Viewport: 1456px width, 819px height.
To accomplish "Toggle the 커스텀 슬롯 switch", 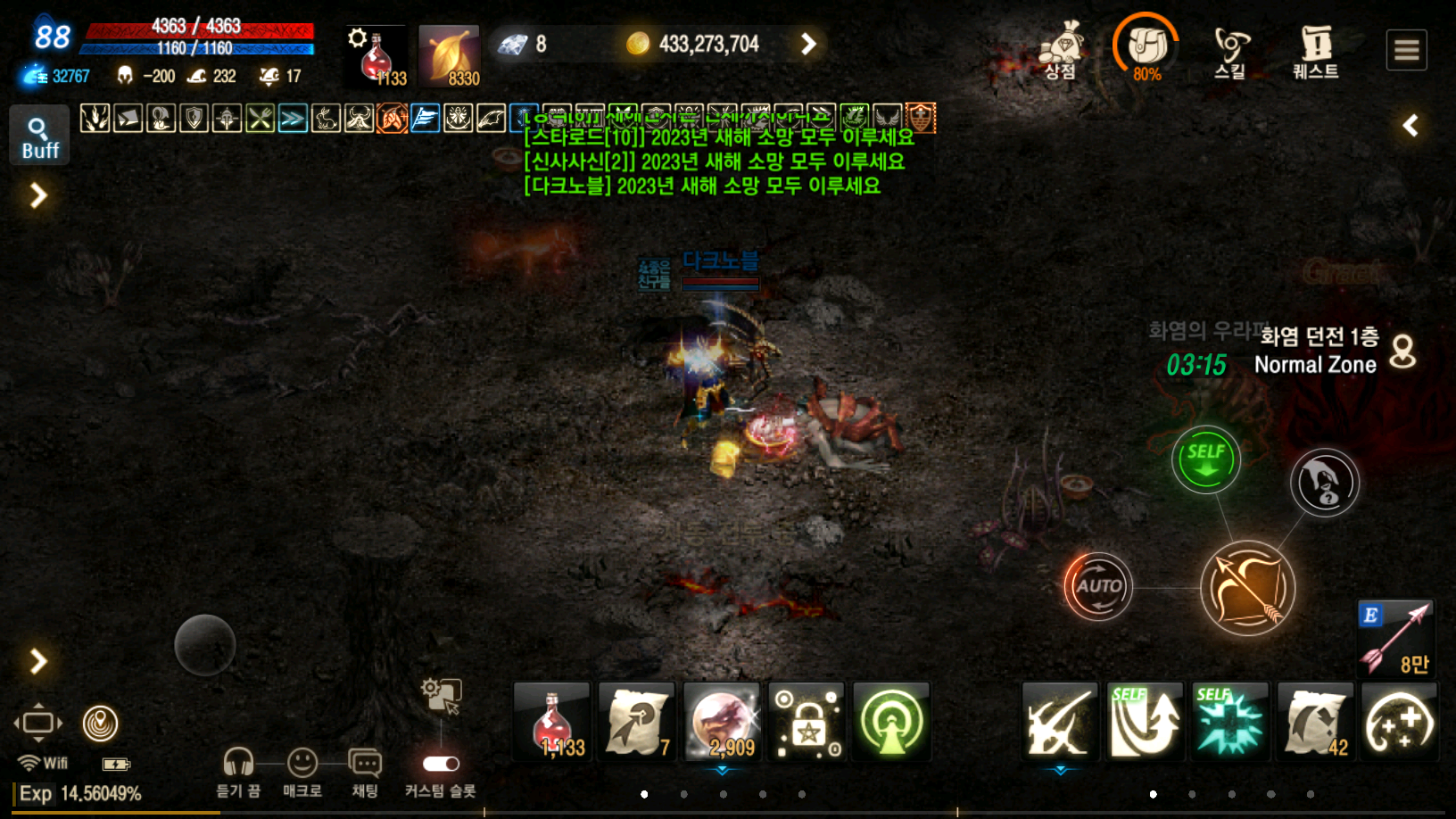I will pos(441,765).
